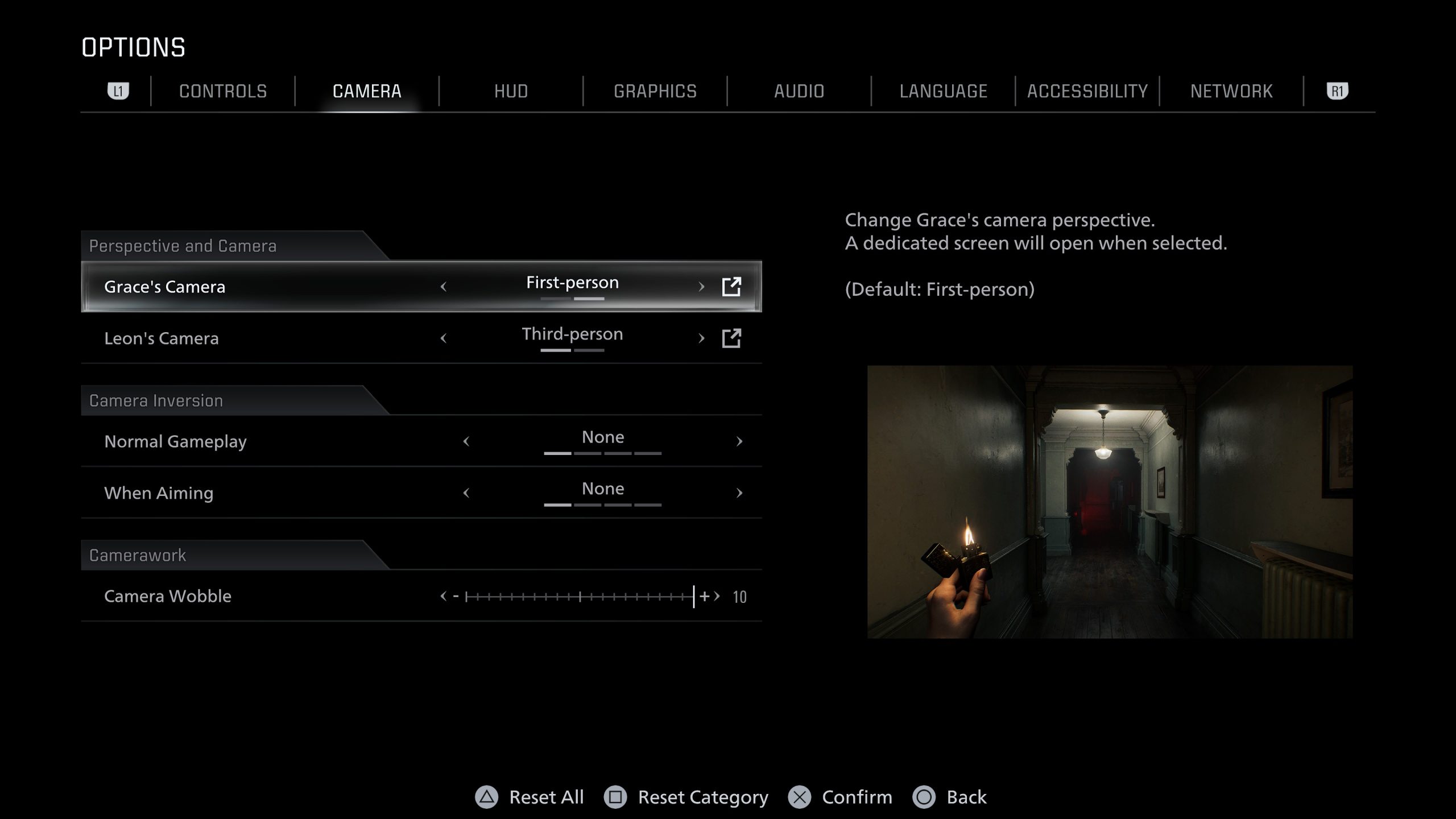Open the CONTROLS tab
This screenshot has width=1456, height=819.
click(222, 90)
